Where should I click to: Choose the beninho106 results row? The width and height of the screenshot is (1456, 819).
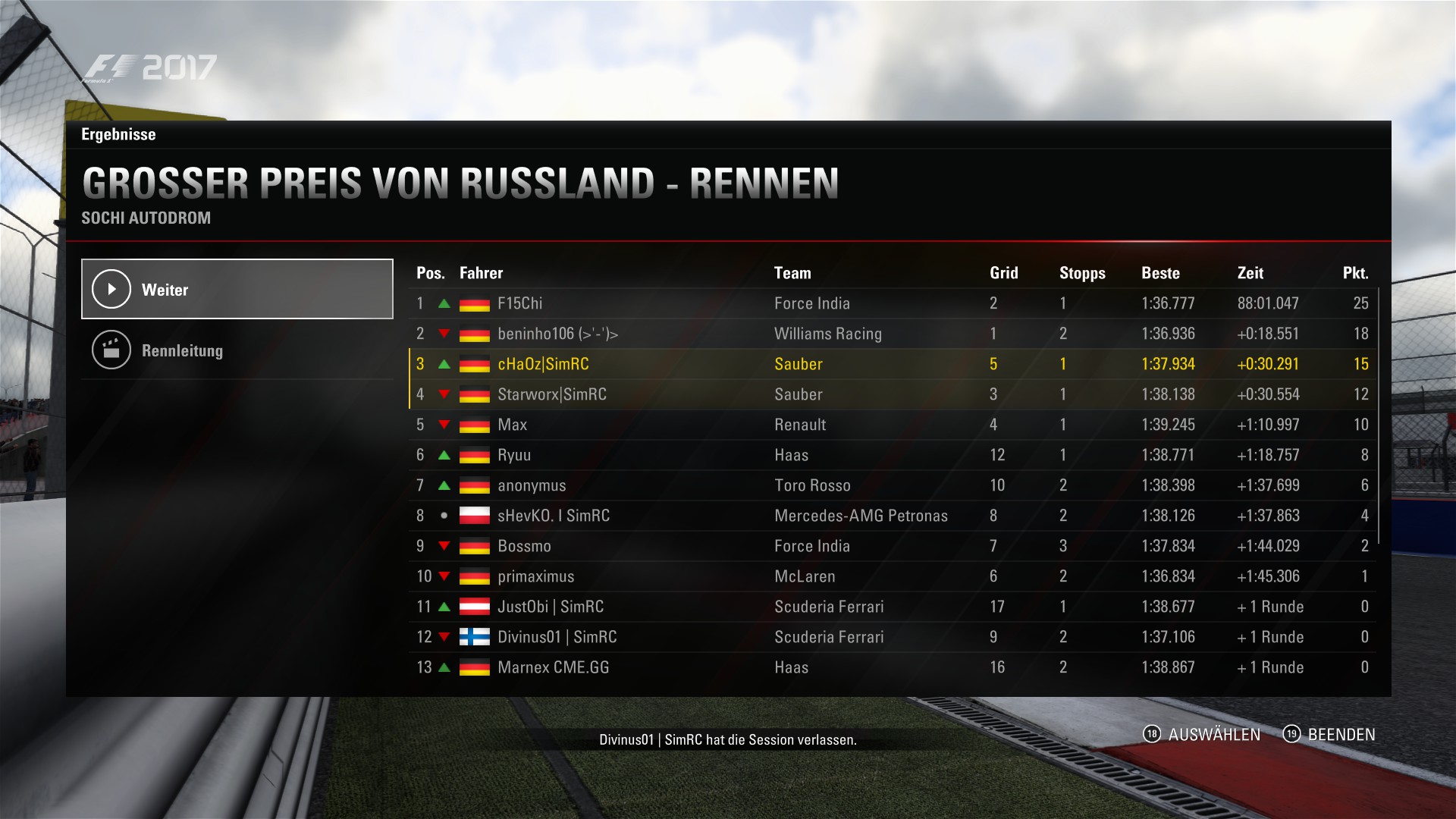point(892,334)
